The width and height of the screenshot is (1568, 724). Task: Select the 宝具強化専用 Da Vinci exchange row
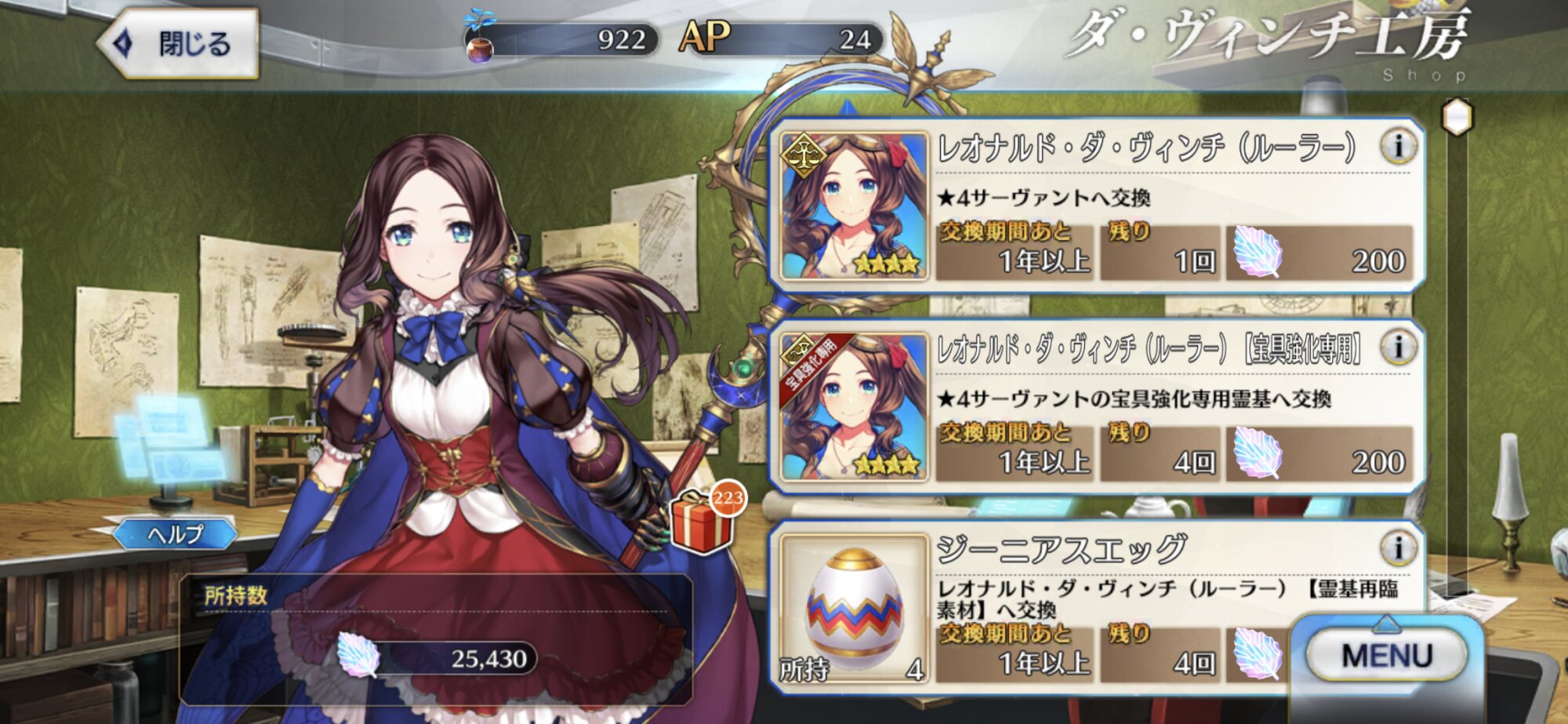[x=1098, y=408]
